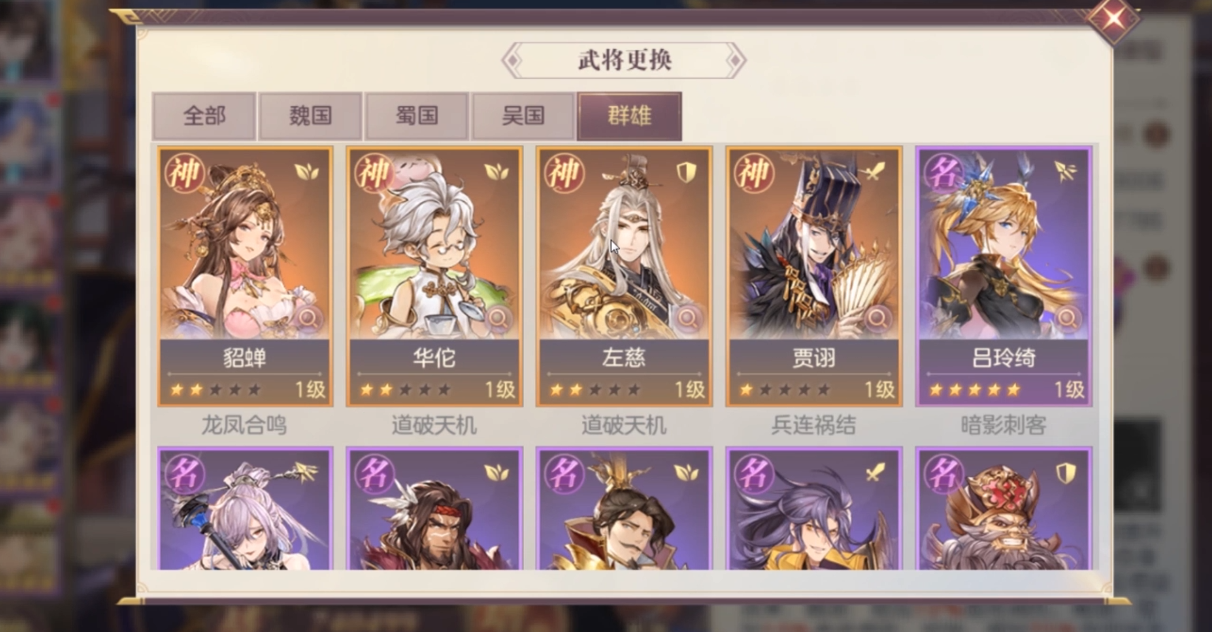Select the 貂蝉 hero card

coord(245,260)
